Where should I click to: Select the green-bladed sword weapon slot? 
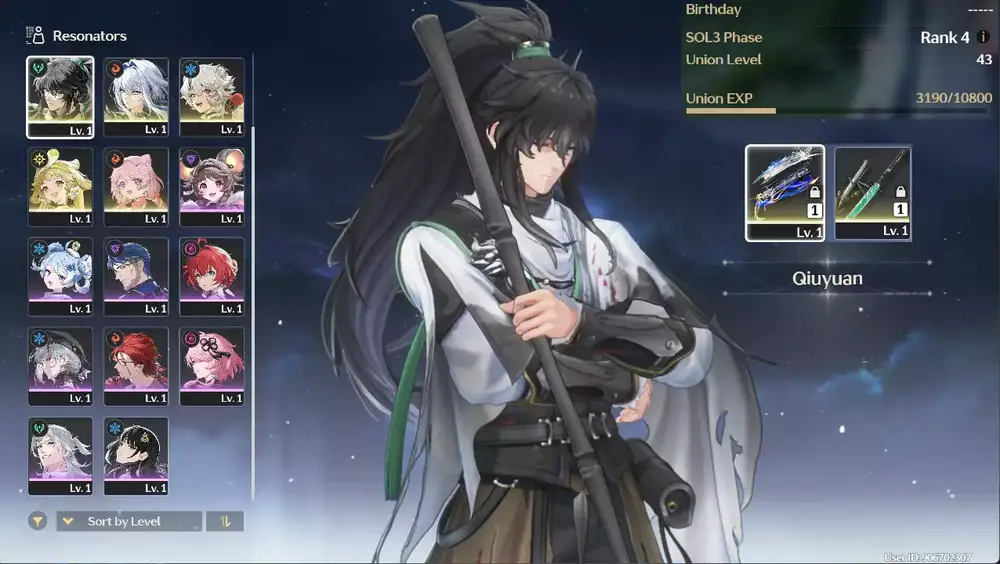[873, 193]
